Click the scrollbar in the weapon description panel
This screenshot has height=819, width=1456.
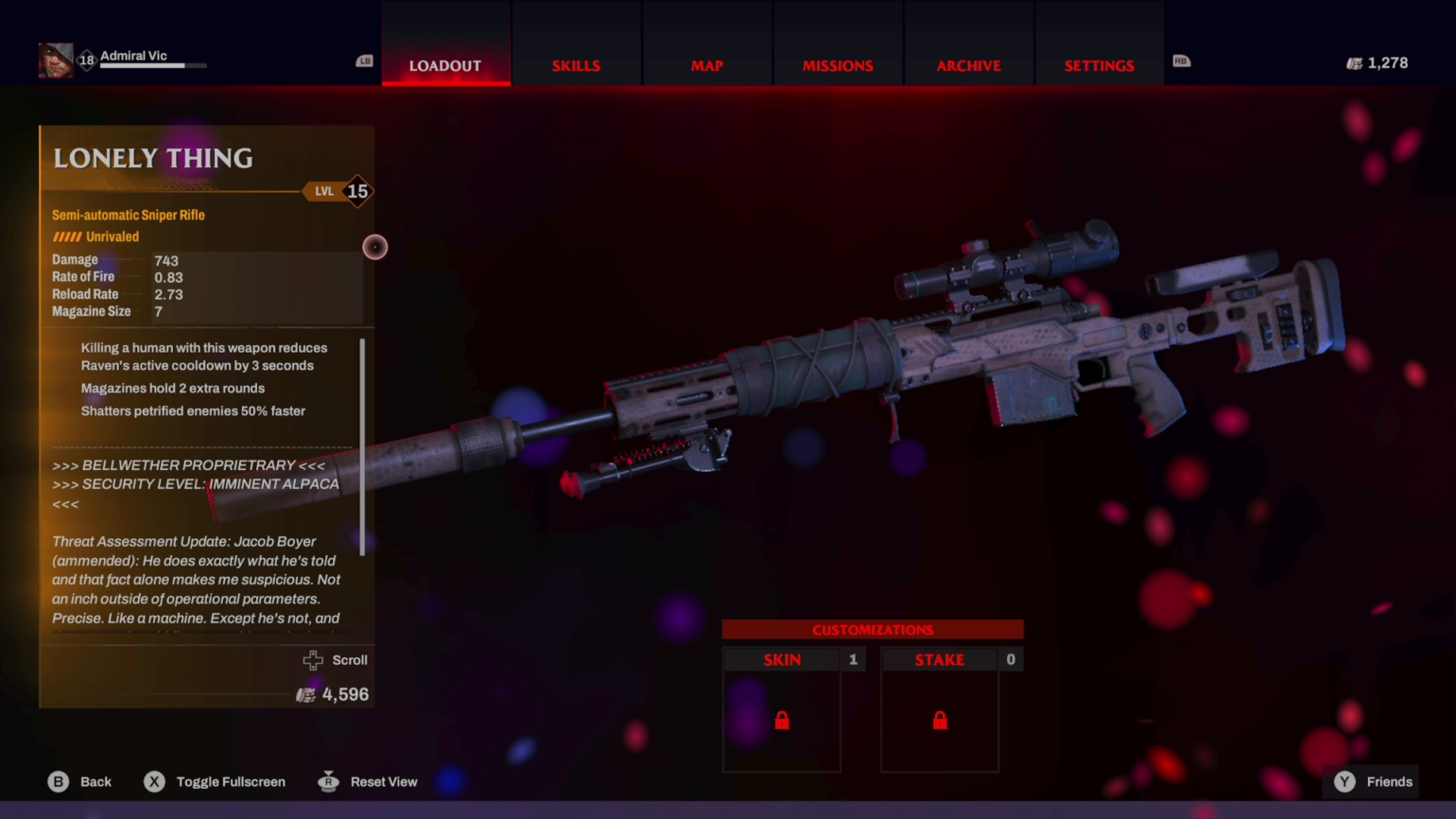pos(362,444)
